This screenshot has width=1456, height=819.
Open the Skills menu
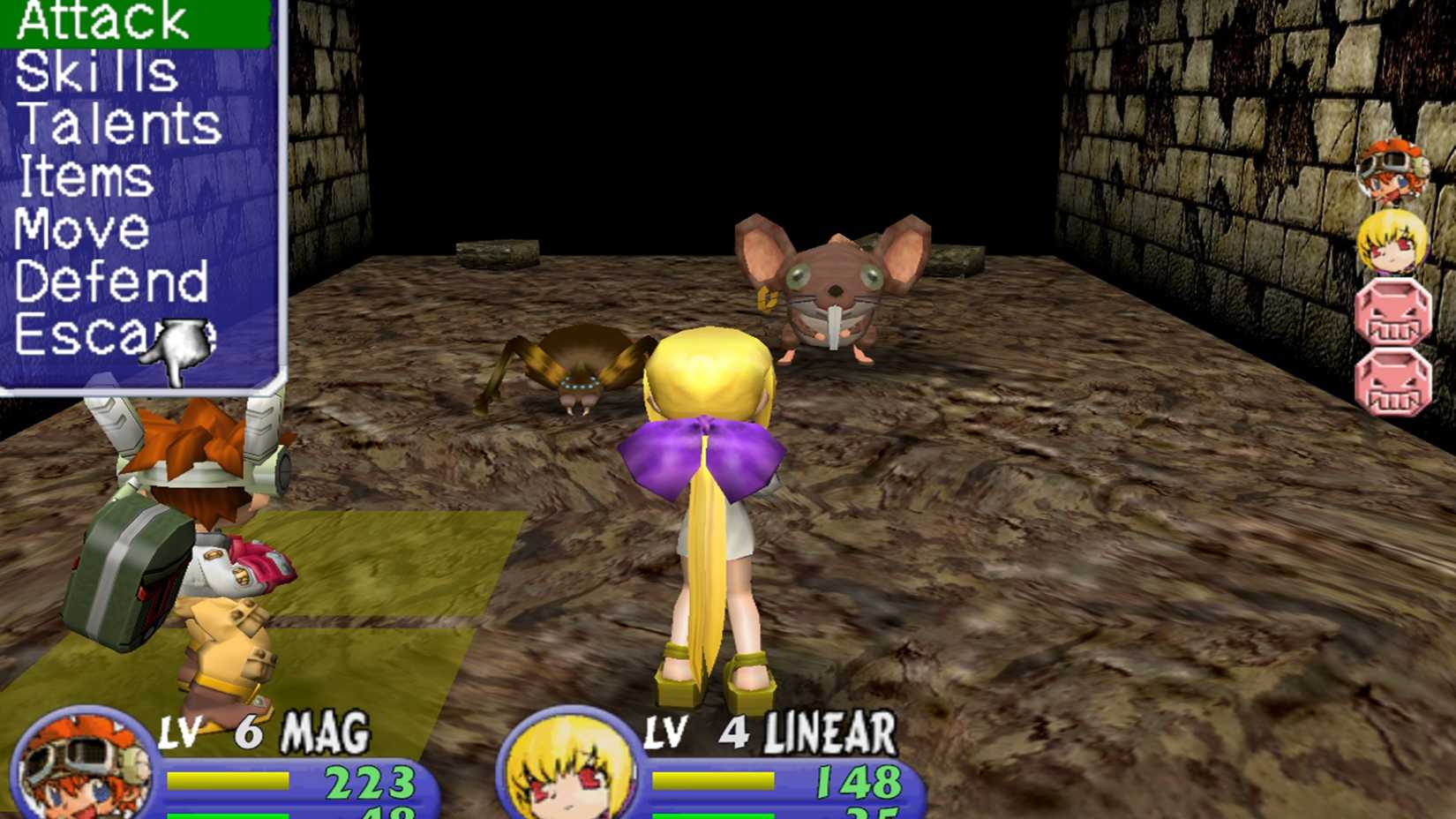pos(93,75)
